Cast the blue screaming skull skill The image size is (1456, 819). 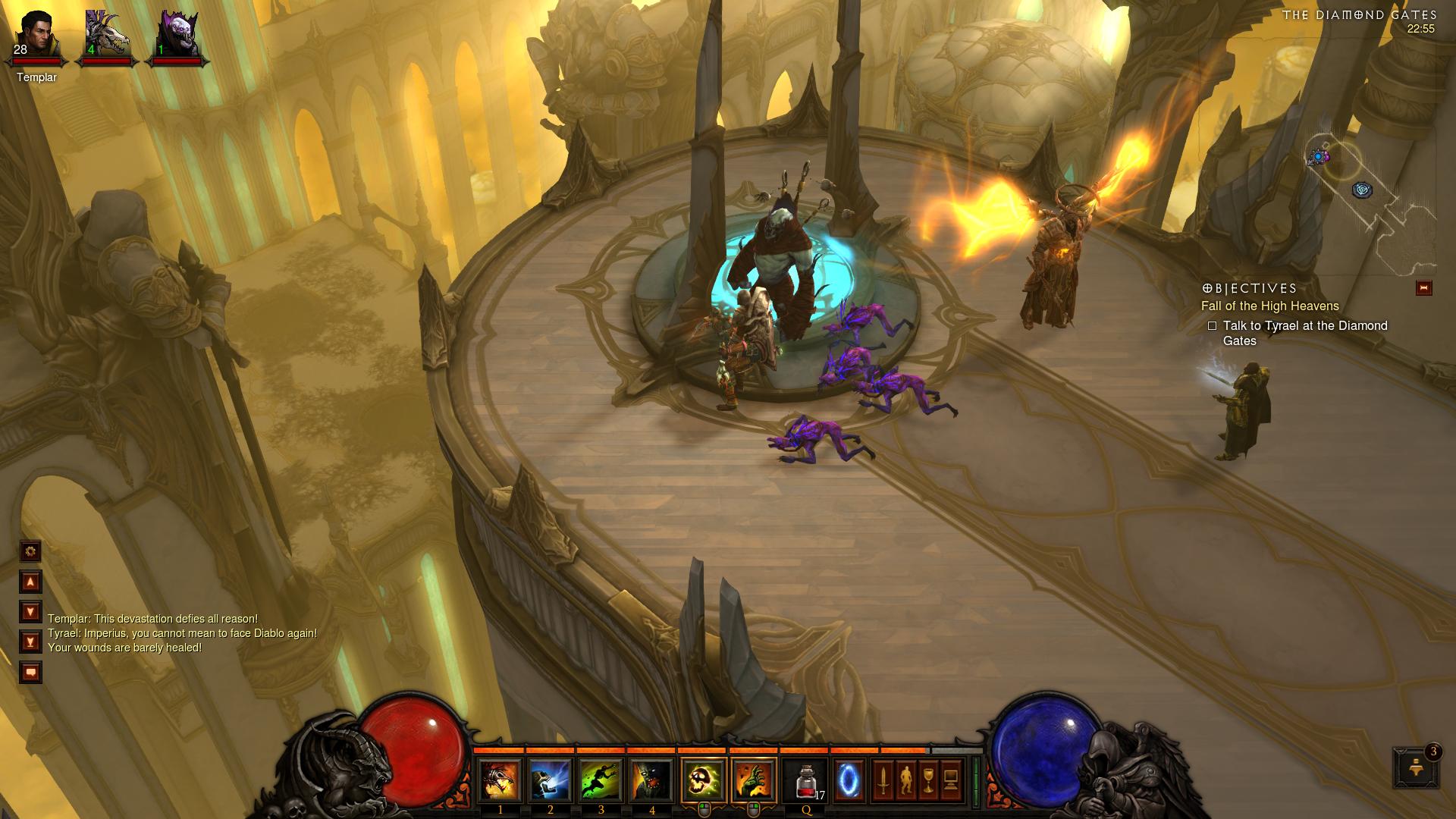point(550,780)
